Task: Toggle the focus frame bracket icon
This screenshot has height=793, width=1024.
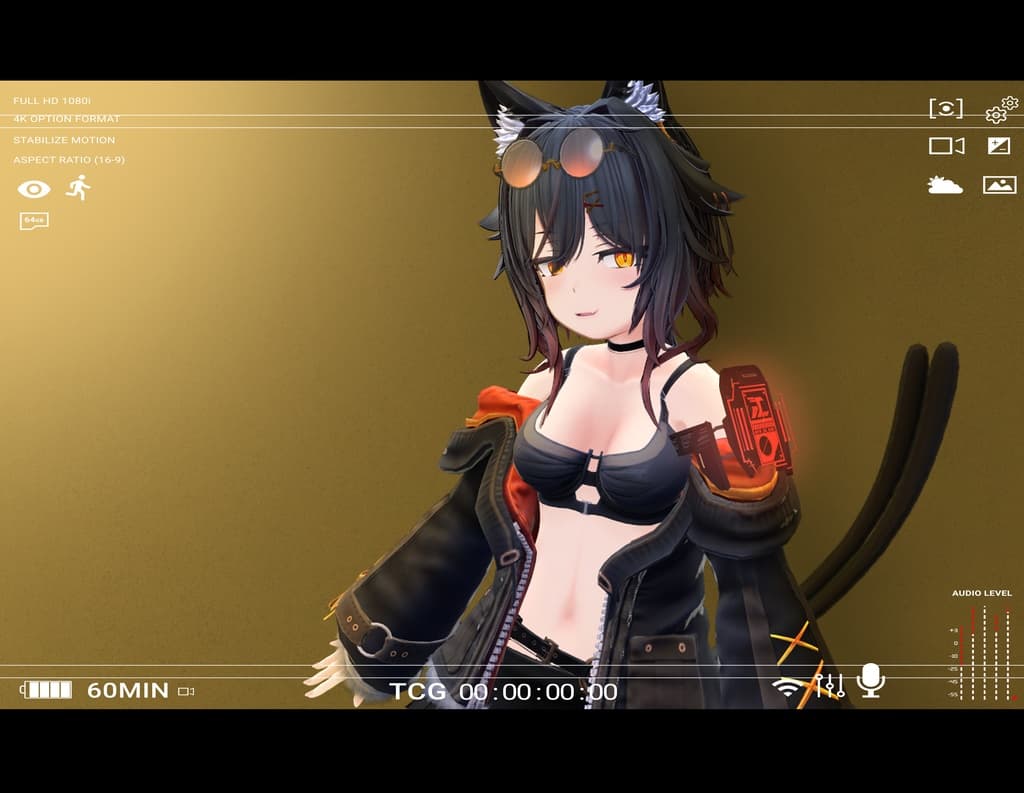Action: coord(946,109)
